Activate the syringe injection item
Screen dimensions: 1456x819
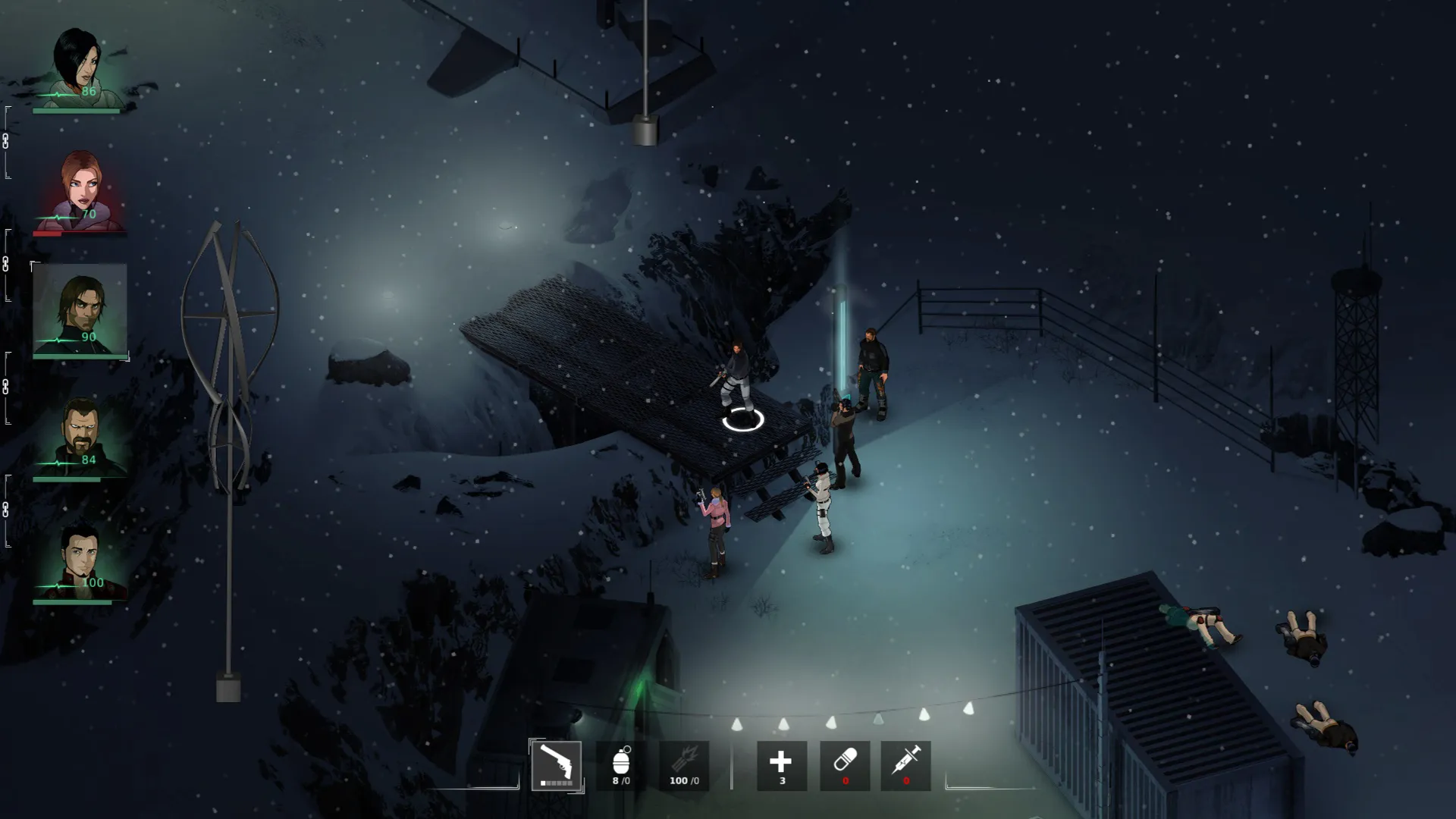tap(906, 765)
